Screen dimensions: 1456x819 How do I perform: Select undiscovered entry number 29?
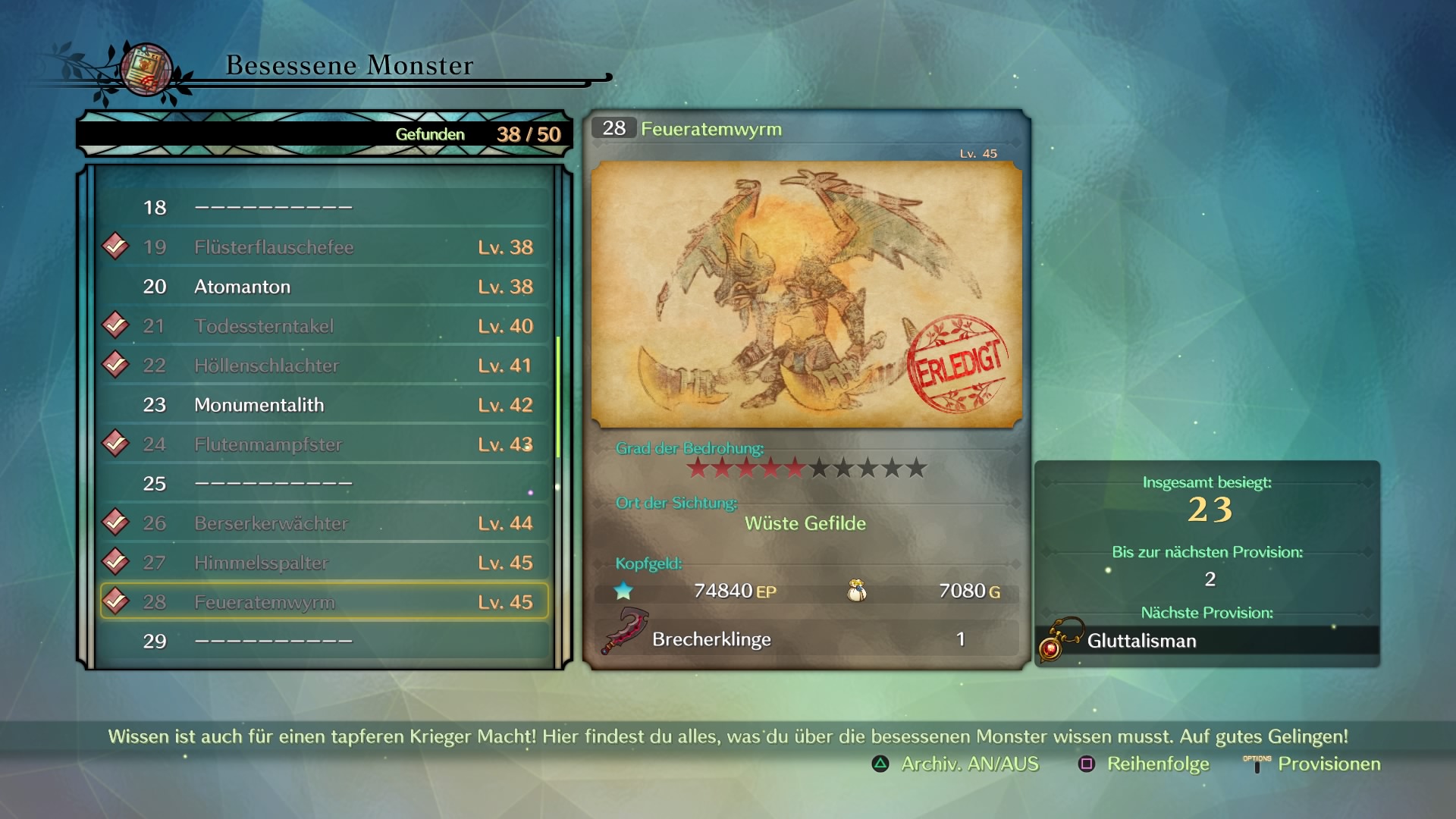click(x=325, y=642)
